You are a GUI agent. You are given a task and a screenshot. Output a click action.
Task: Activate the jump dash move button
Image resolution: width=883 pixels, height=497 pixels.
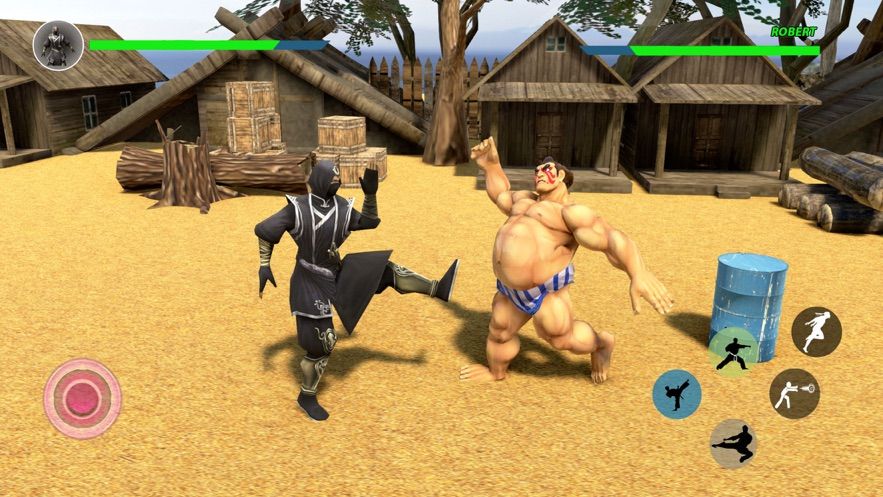point(816,331)
